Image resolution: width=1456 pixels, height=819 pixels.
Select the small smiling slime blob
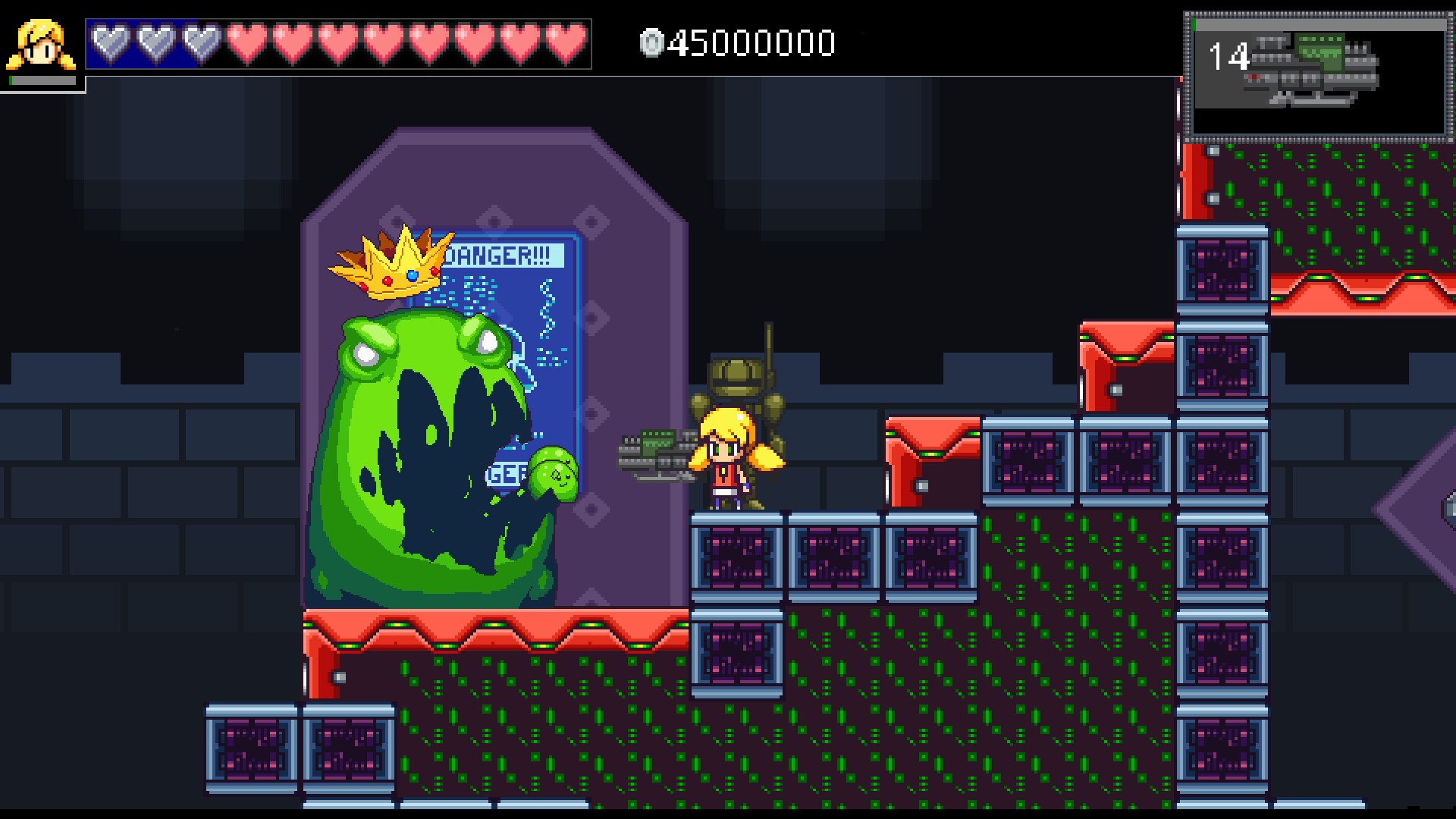click(552, 474)
